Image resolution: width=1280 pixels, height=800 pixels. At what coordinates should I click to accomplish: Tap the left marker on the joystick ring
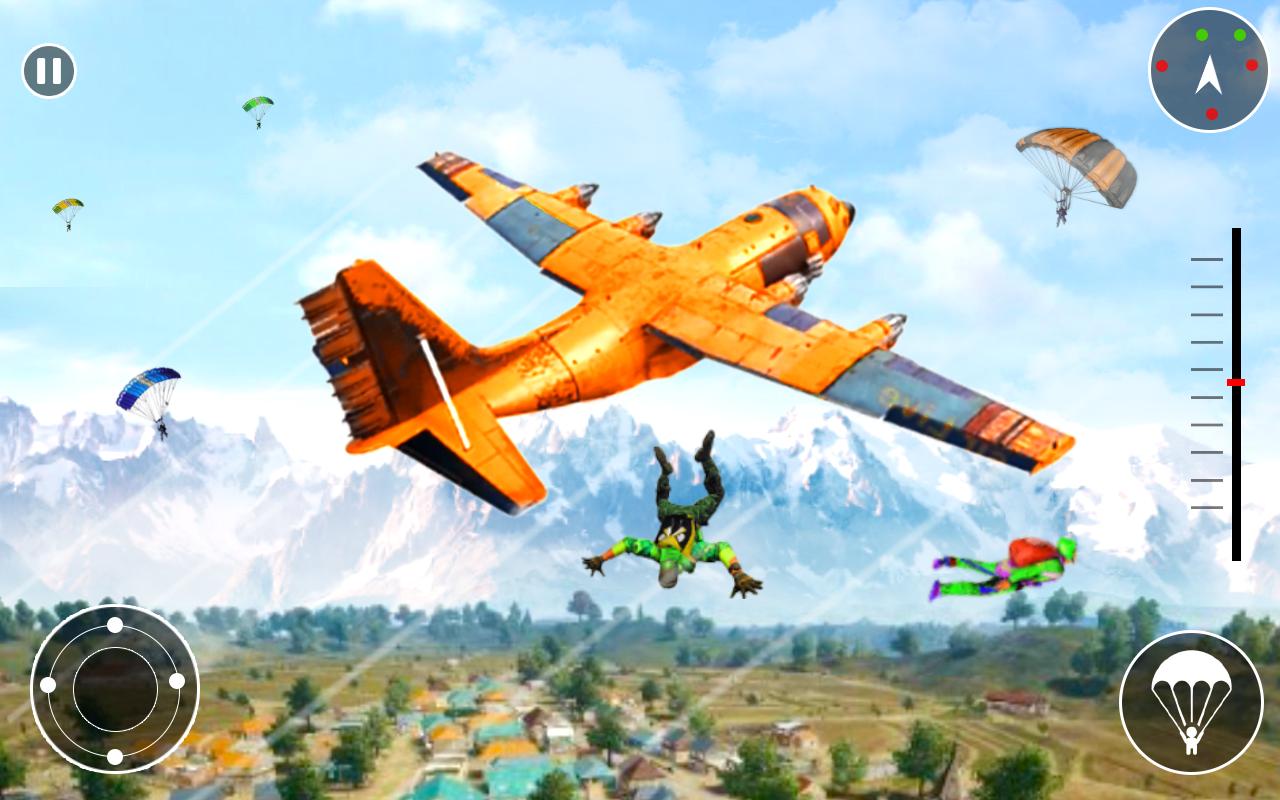click(x=48, y=684)
